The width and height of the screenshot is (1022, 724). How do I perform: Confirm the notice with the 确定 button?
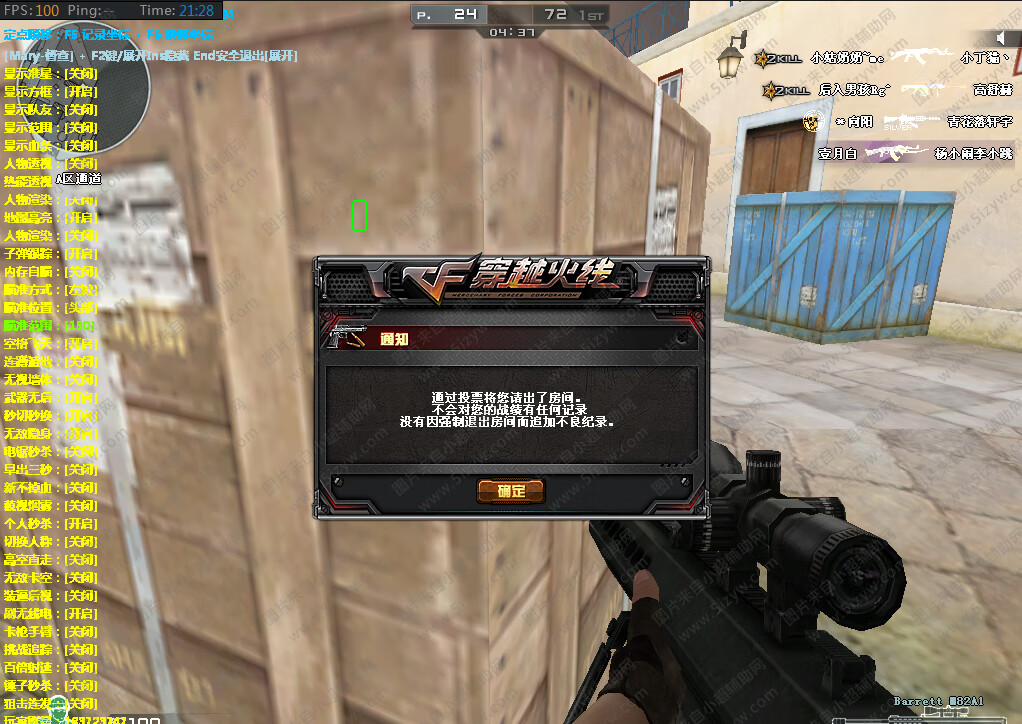(510, 491)
